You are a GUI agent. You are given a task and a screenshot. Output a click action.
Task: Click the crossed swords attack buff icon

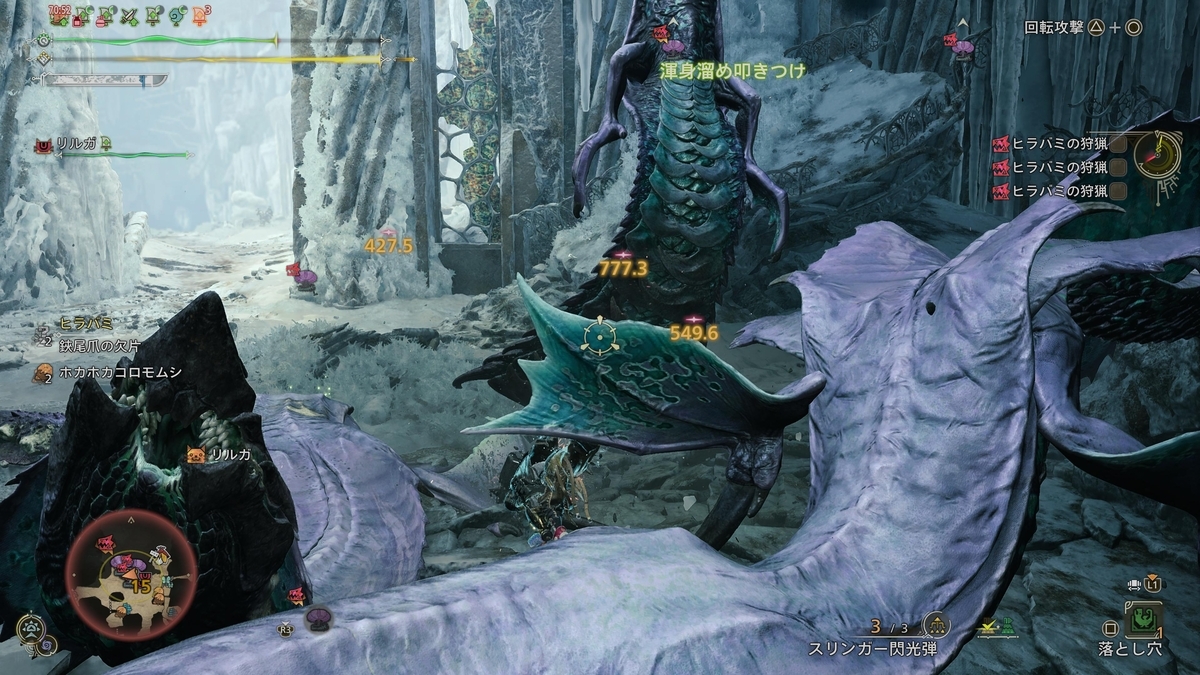pos(127,16)
